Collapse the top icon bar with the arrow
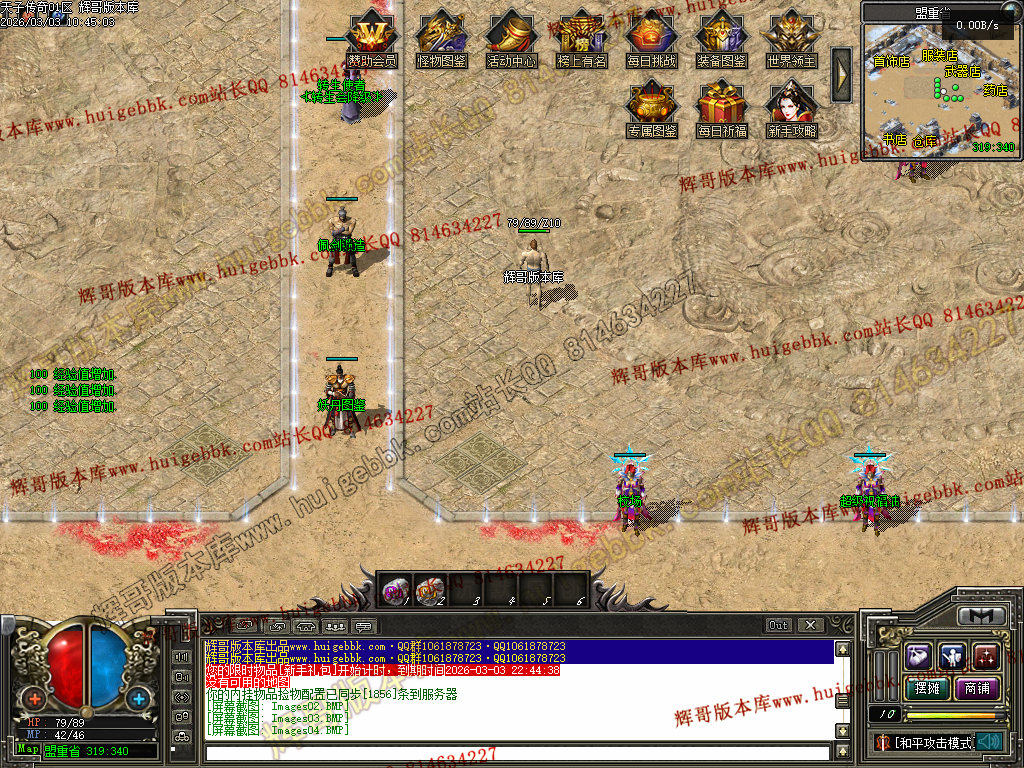The width and height of the screenshot is (1024, 768). point(841,74)
